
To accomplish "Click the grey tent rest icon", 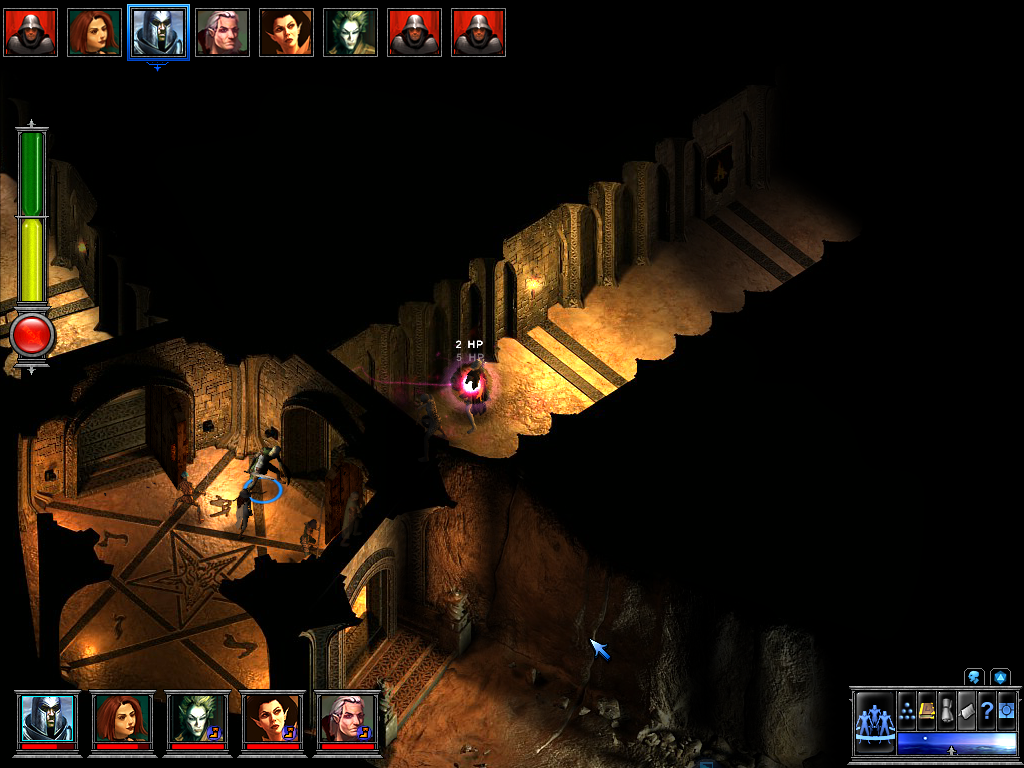I will [966, 711].
